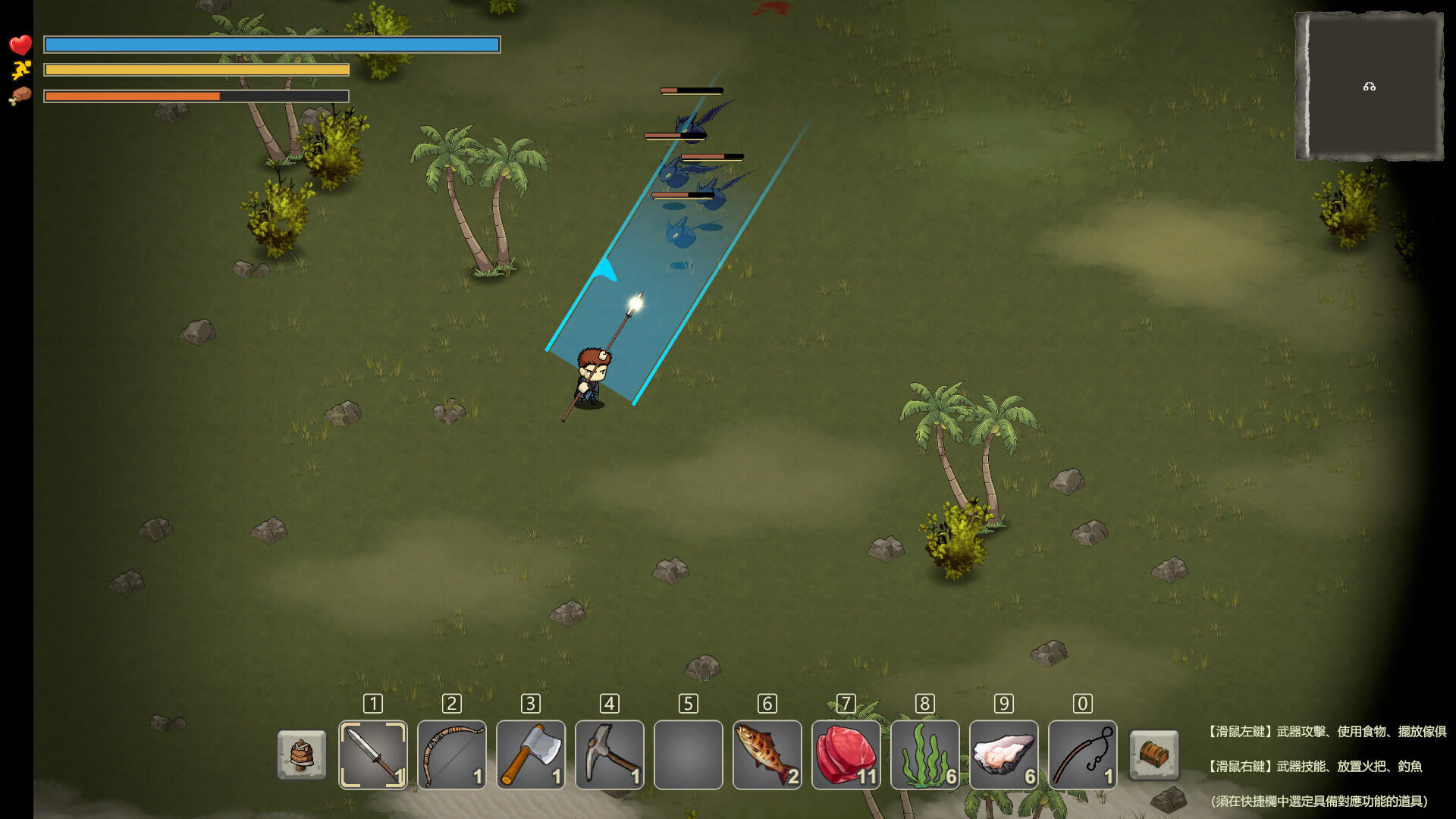
Task: Click the tied sack button beside the hotbar
Action: point(302,755)
